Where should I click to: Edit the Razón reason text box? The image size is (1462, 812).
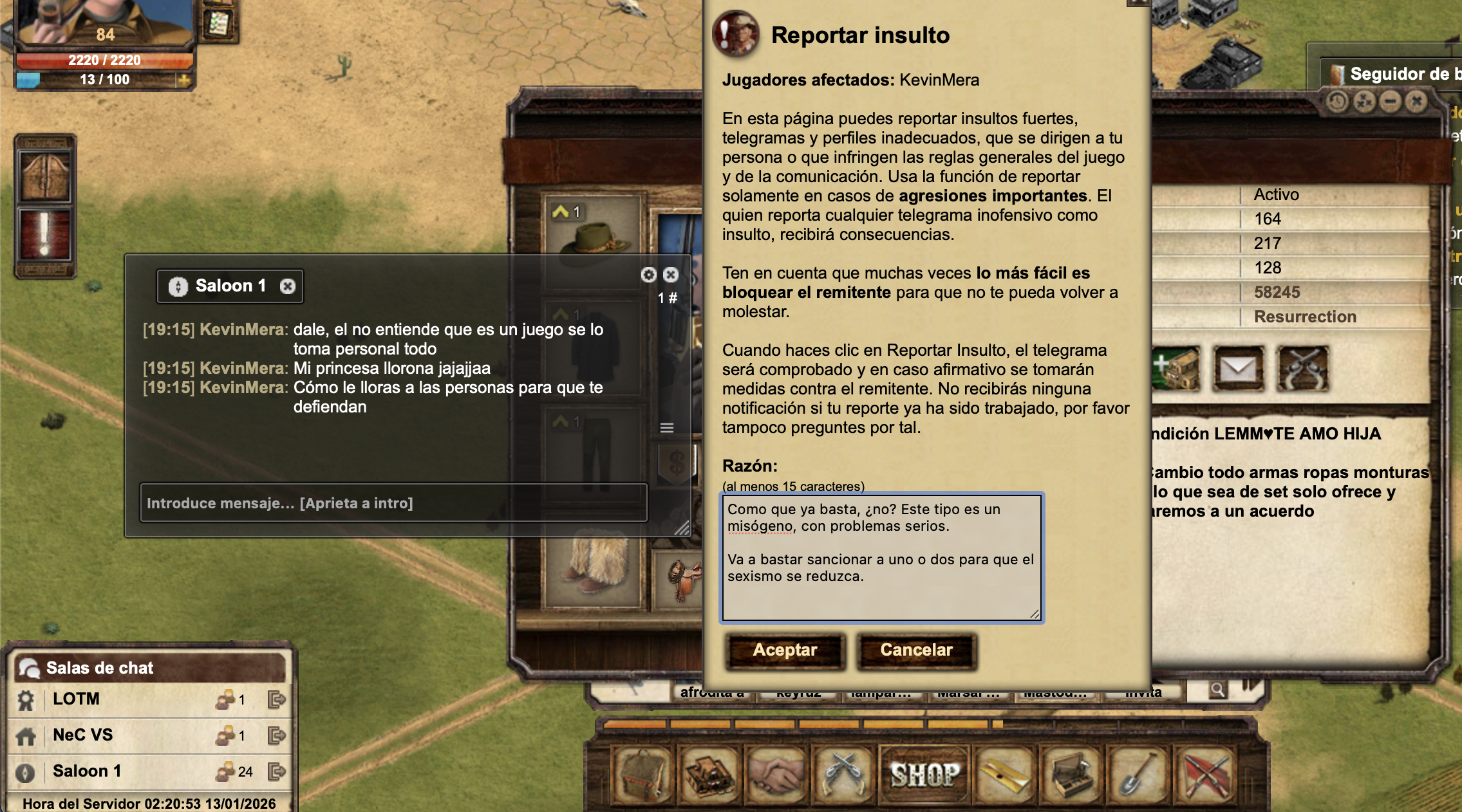point(881,557)
